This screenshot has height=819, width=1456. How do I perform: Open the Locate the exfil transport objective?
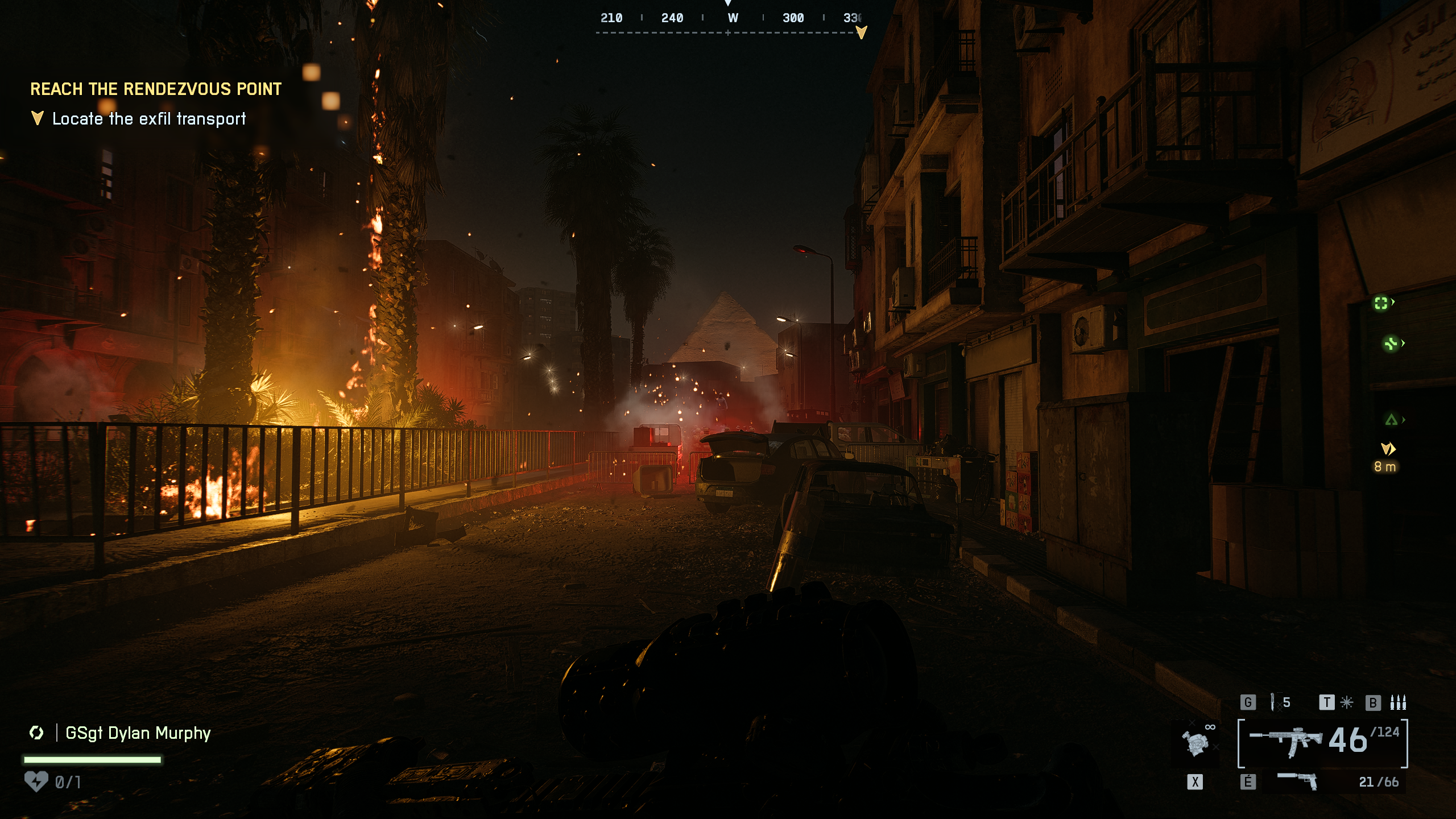(x=149, y=119)
